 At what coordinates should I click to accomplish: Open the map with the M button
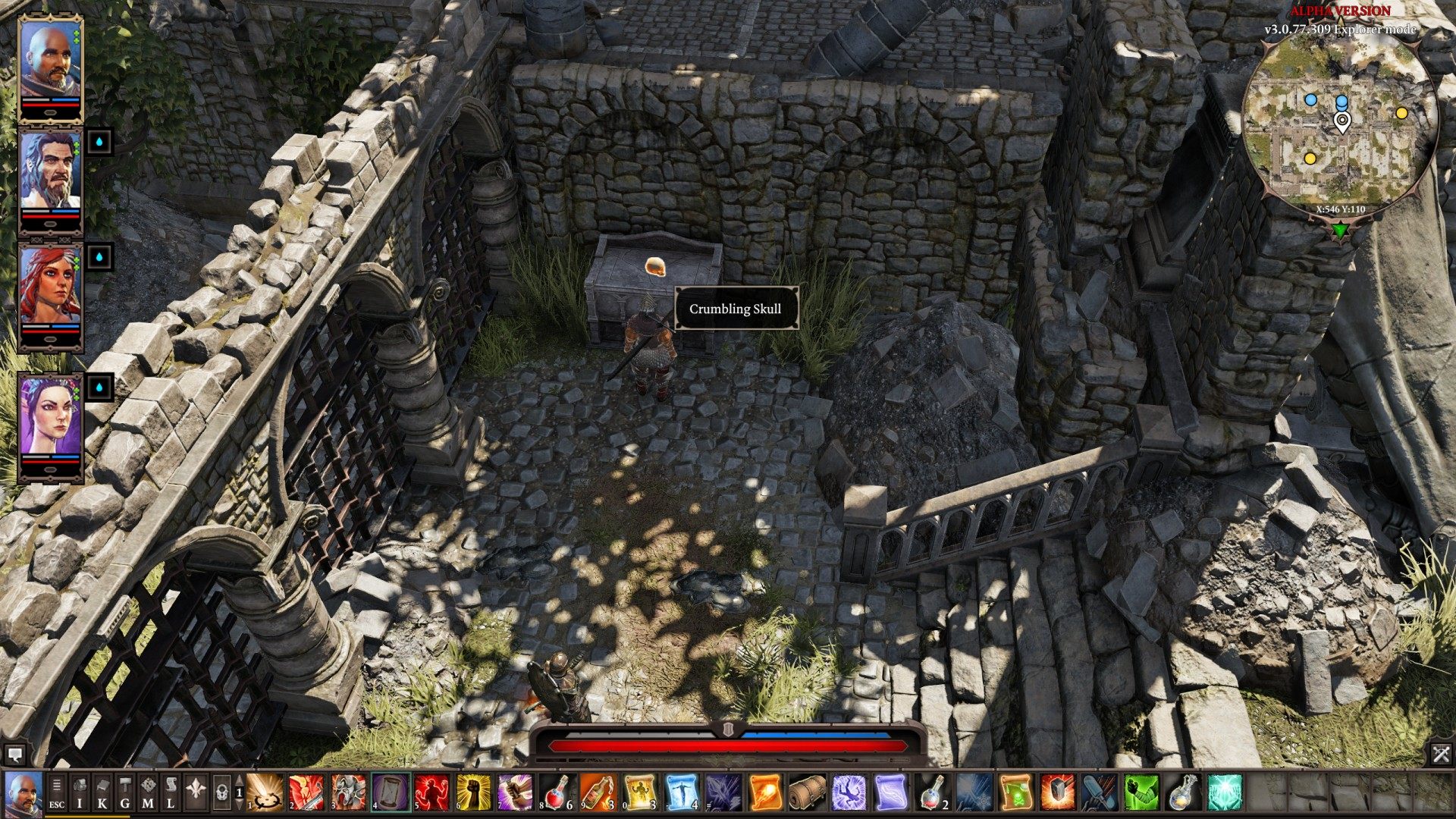(x=148, y=792)
